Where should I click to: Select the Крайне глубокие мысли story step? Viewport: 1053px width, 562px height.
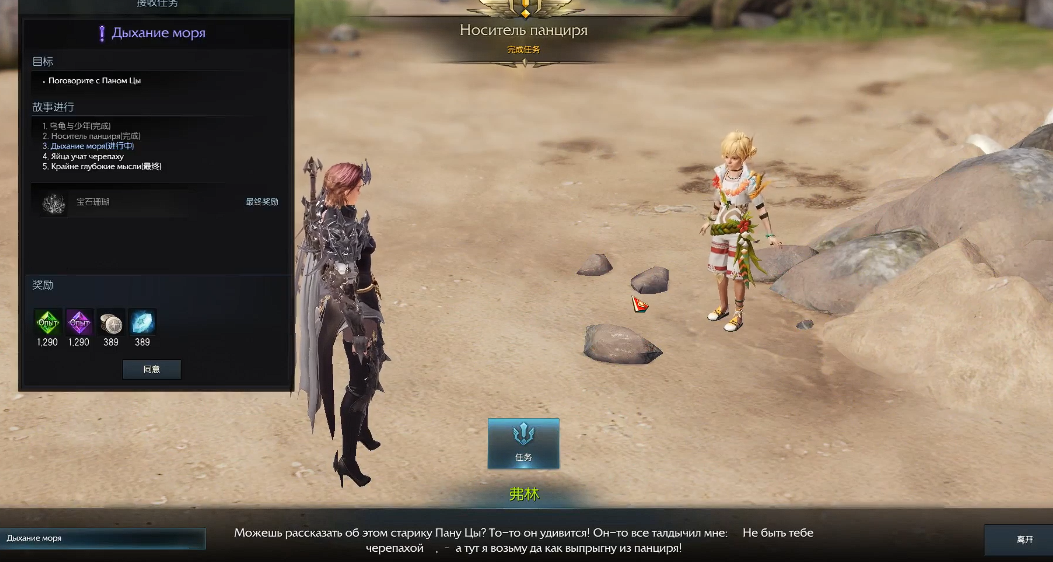[100, 166]
